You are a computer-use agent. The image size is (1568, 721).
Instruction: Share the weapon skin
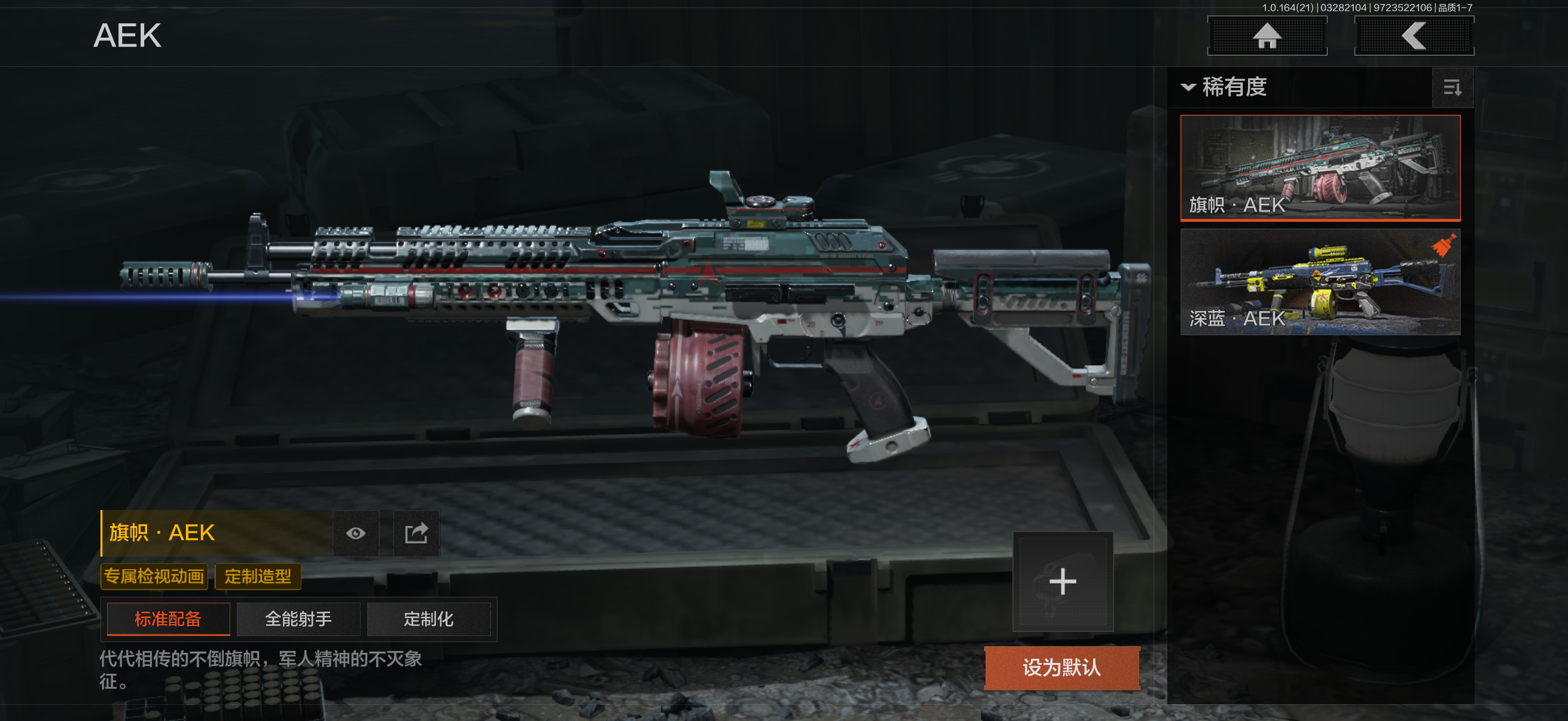tap(416, 534)
